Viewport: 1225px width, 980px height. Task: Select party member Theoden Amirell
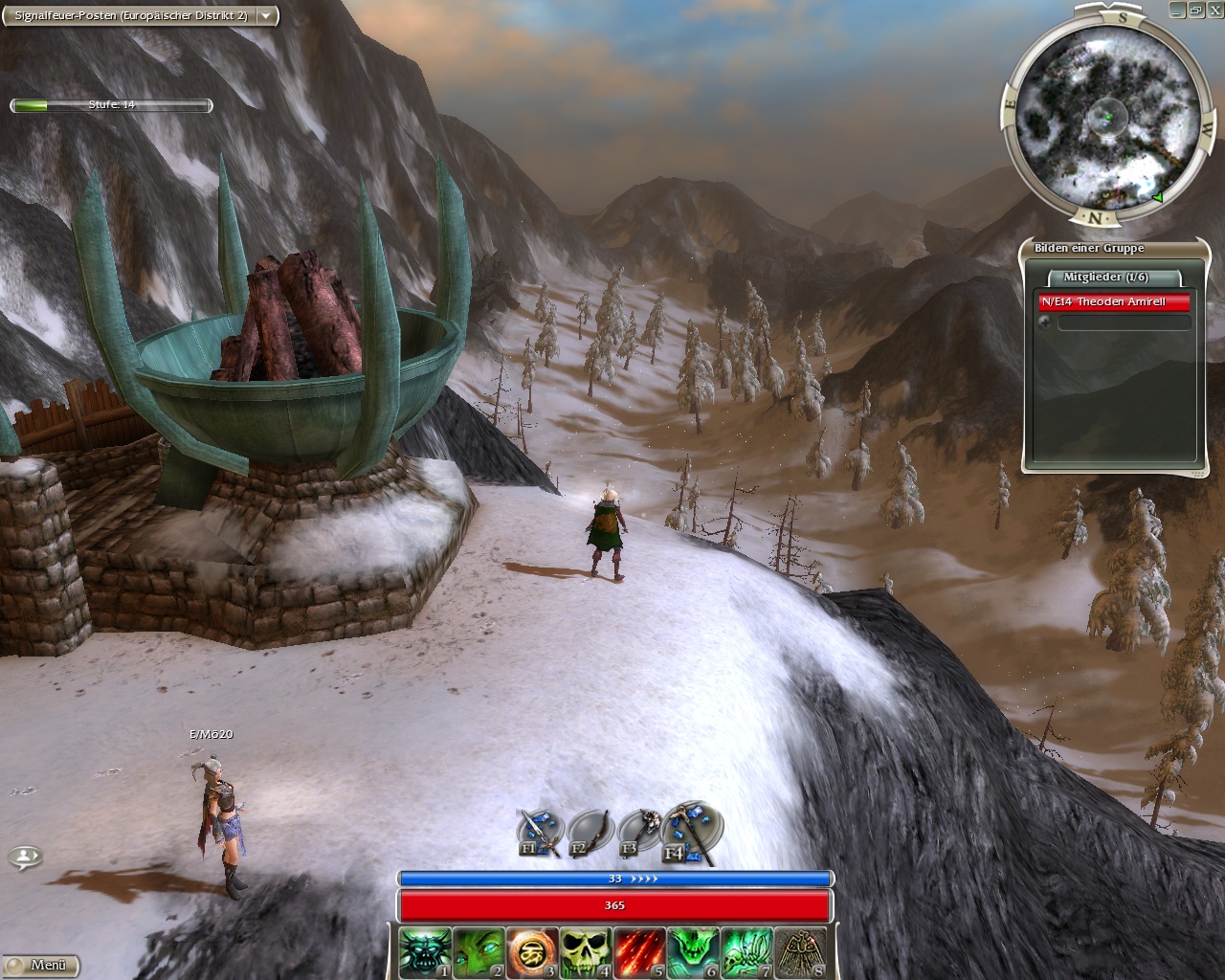1115,302
